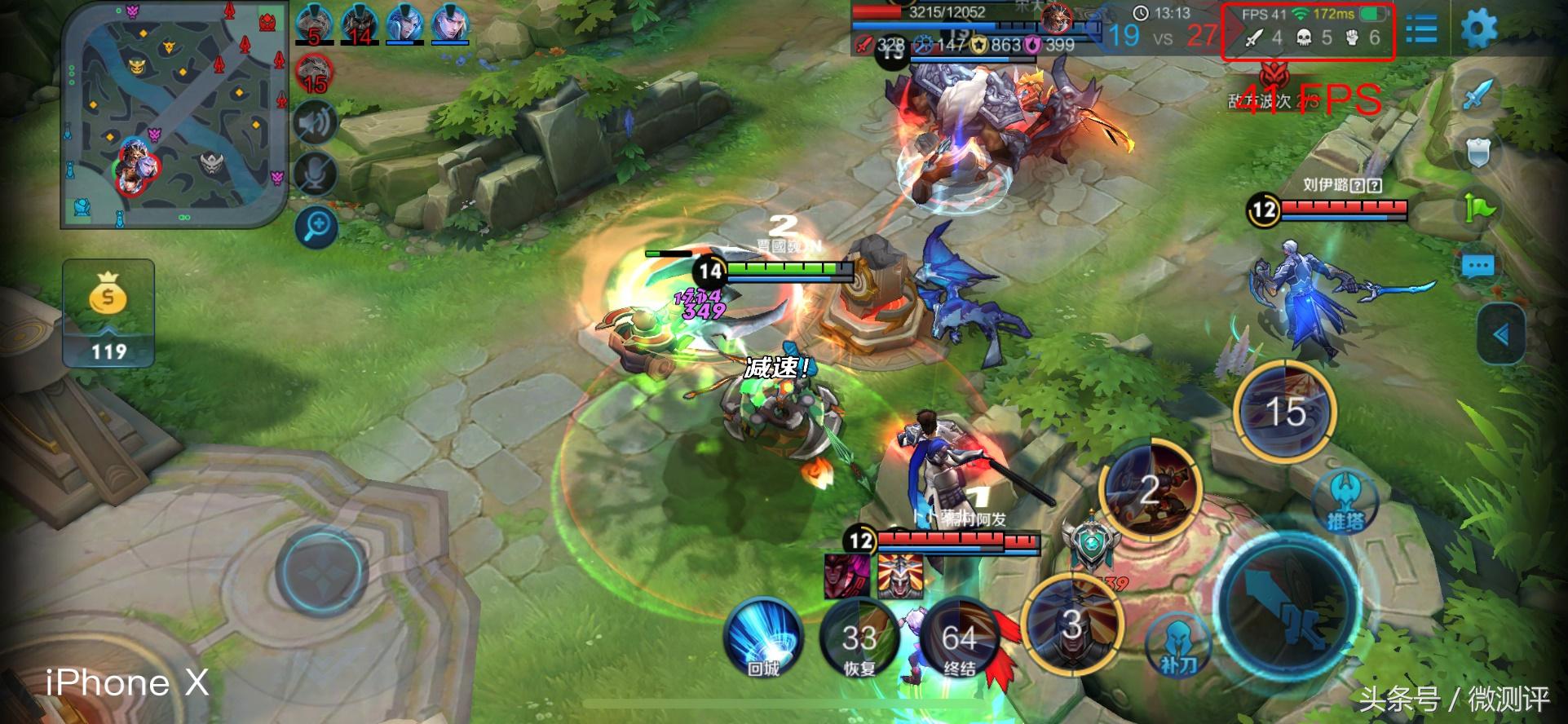Touch the virtual movement joystick
The height and width of the screenshot is (724, 1568).
click(x=322, y=570)
